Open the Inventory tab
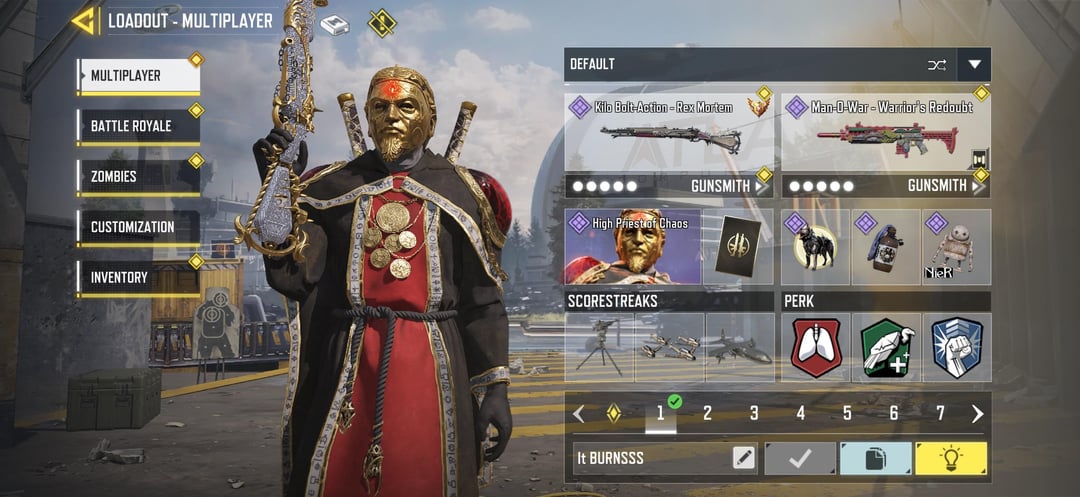 138,277
